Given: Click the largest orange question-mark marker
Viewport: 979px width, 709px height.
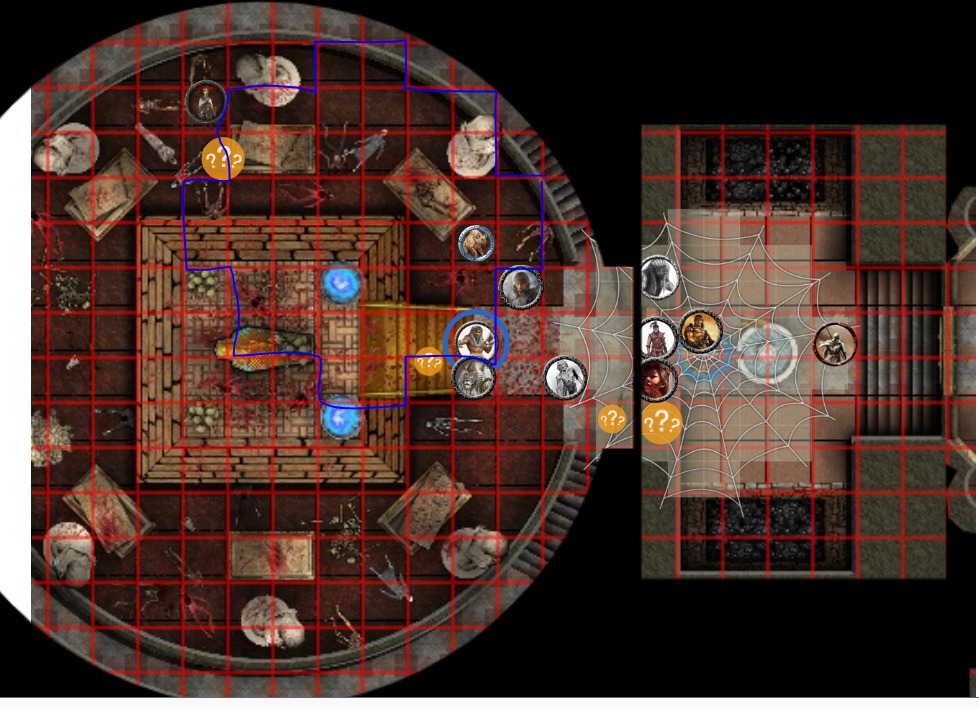Looking at the screenshot, I should coord(661,423).
